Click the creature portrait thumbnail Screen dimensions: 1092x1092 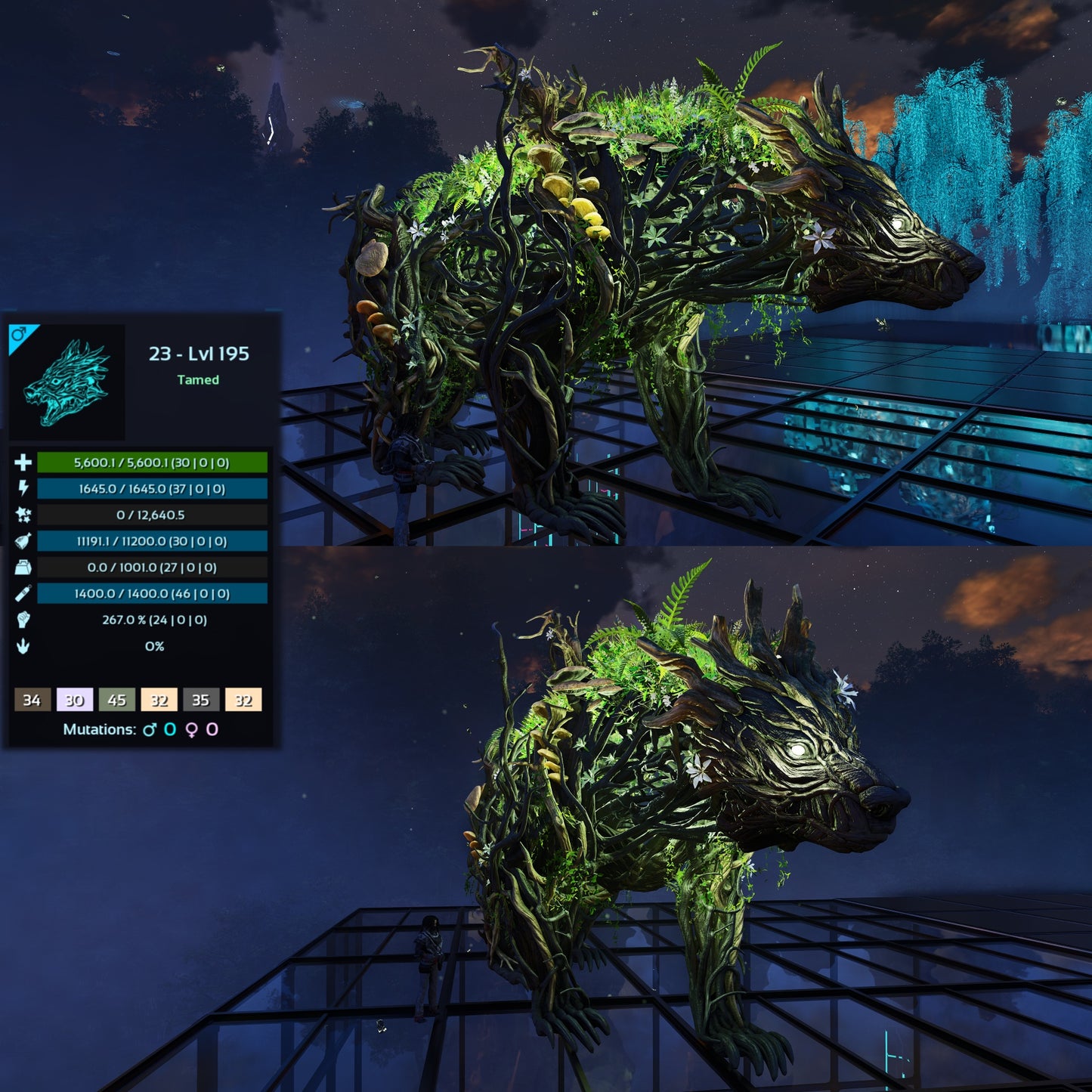pos(67,382)
